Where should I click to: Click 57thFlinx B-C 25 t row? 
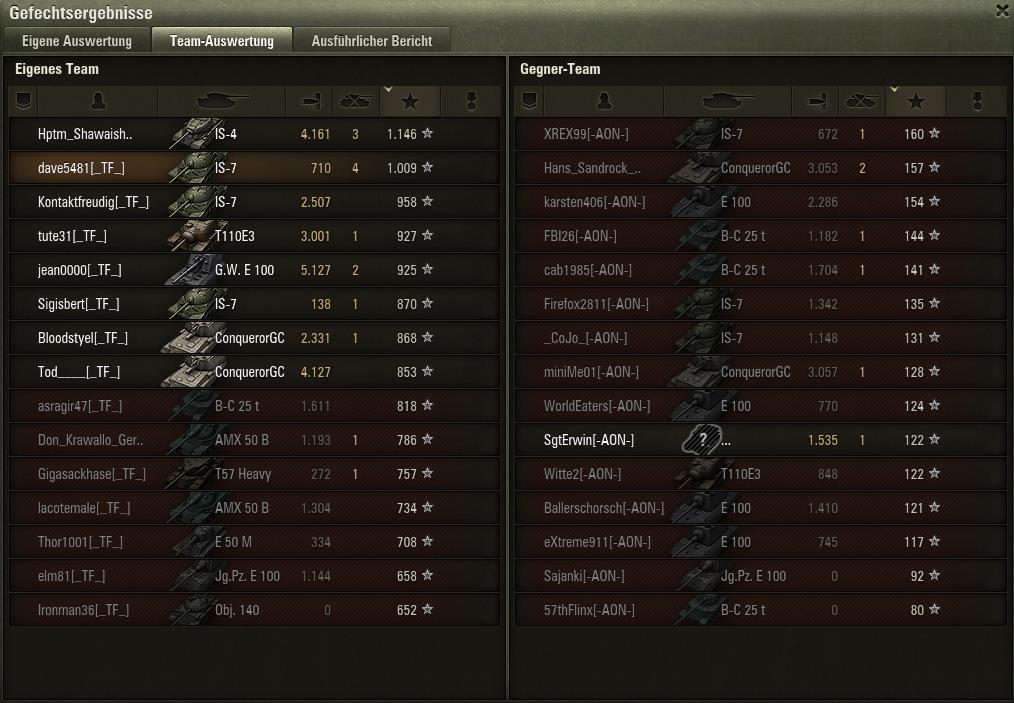pos(760,610)
